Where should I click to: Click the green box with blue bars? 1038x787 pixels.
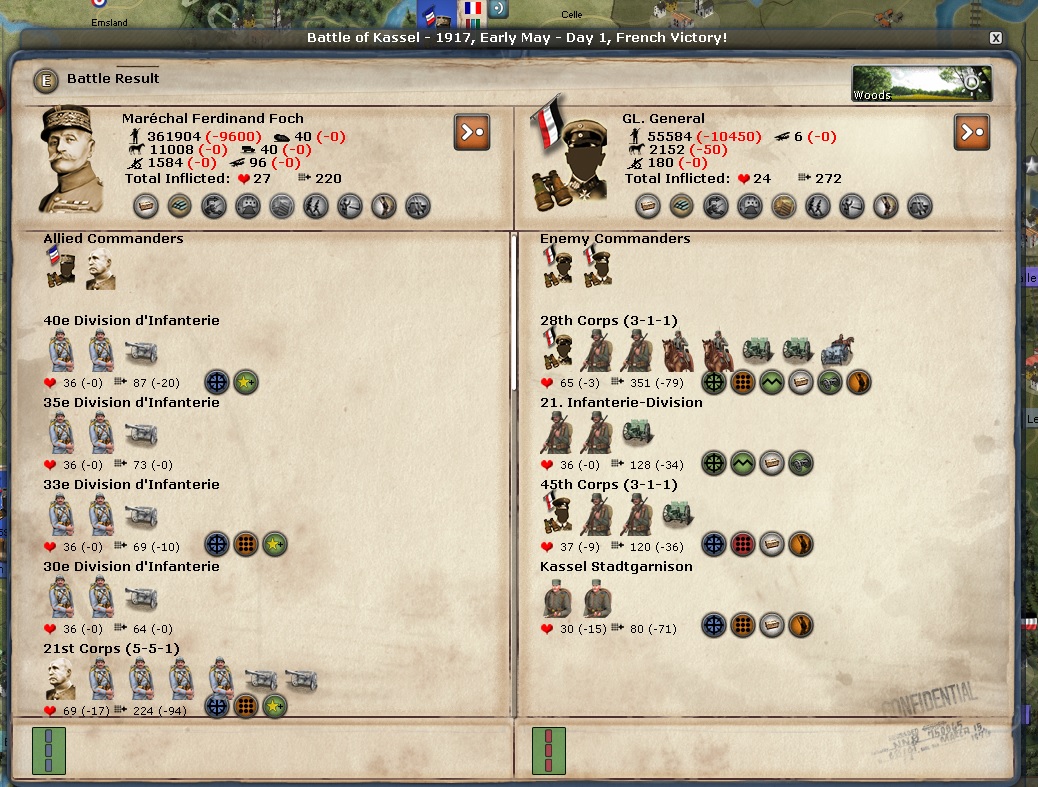click(48, 751)
